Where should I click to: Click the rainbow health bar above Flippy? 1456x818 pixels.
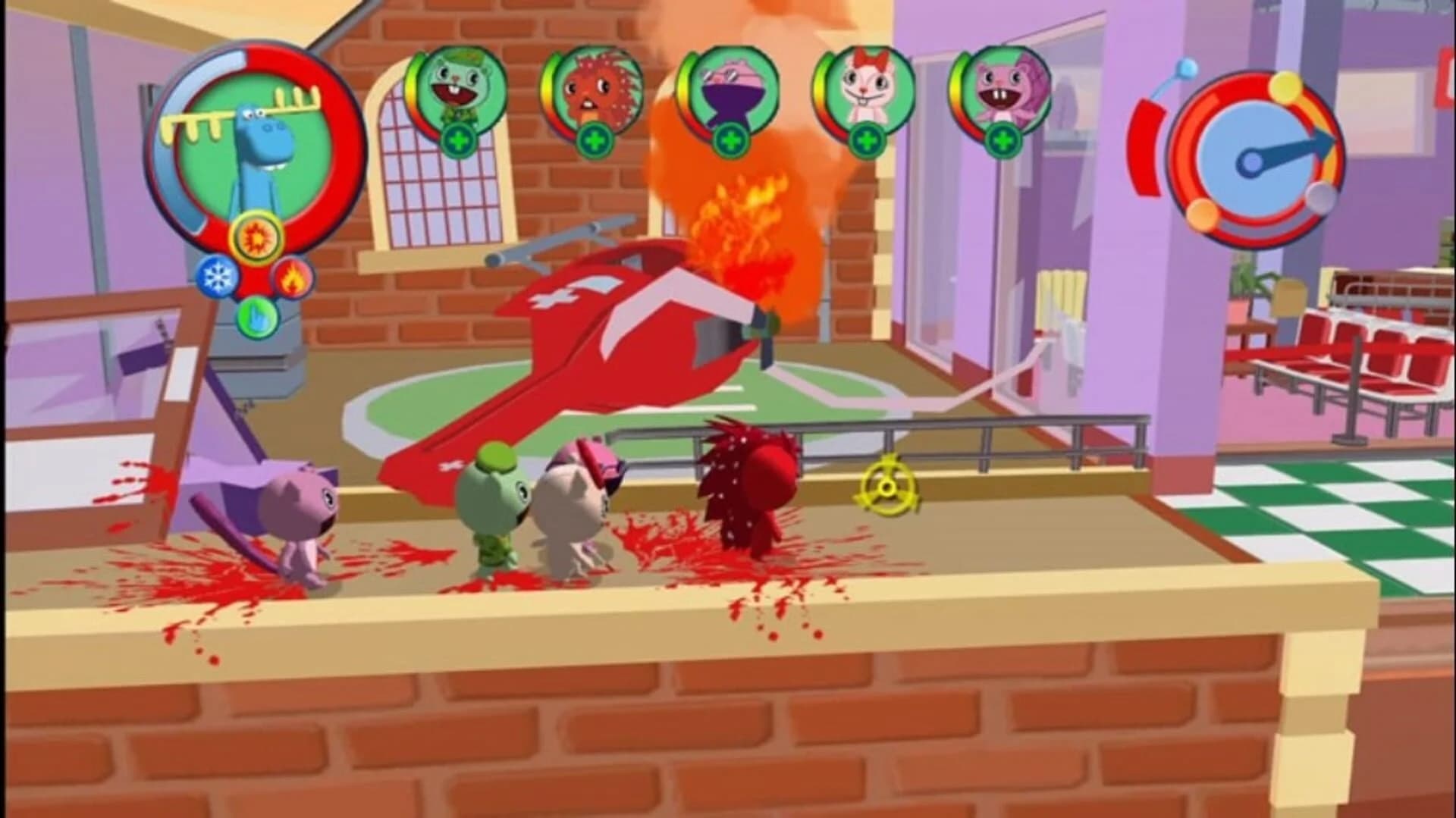416,85
